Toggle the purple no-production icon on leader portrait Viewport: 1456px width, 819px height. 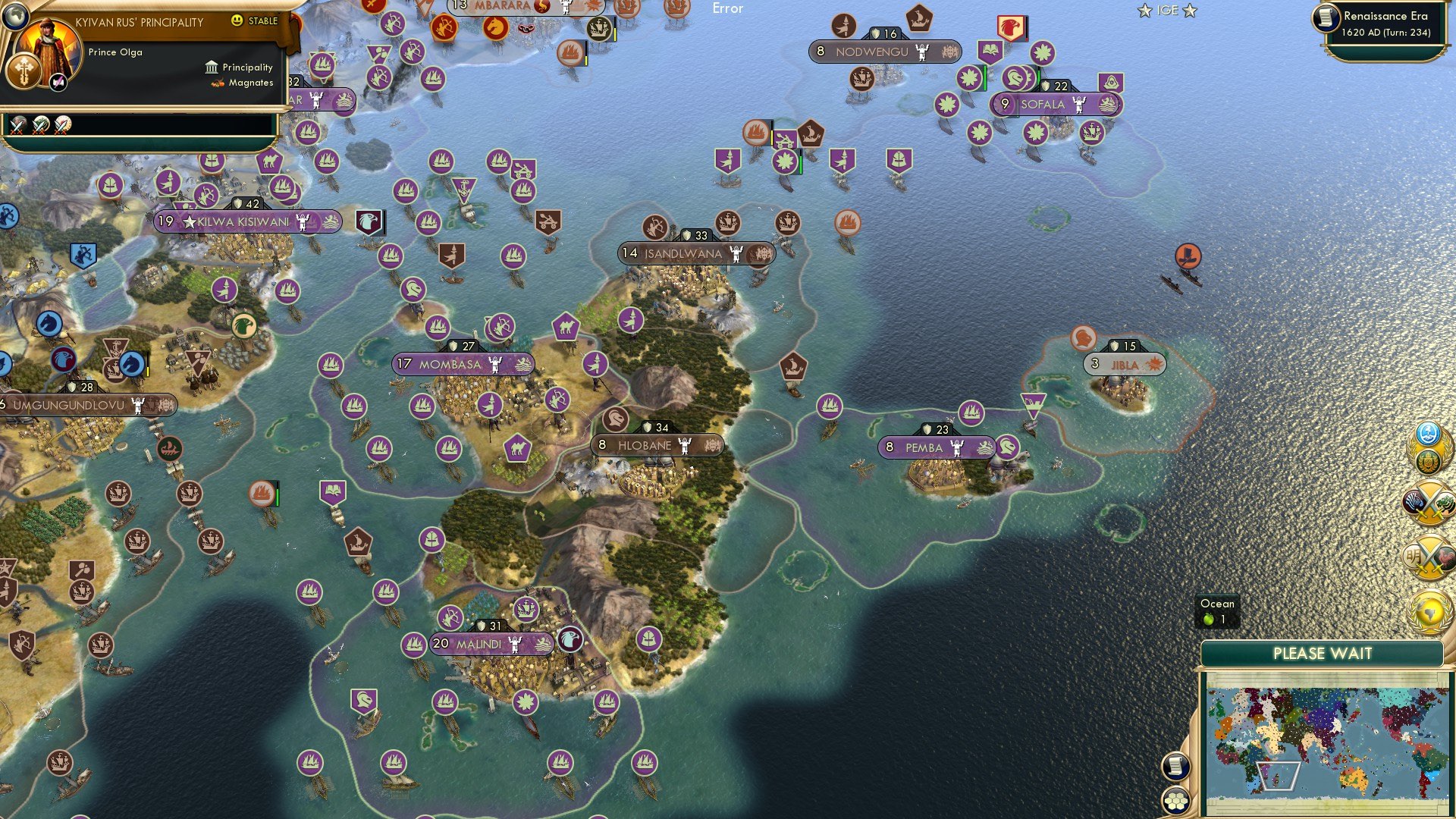pos(58,82)
